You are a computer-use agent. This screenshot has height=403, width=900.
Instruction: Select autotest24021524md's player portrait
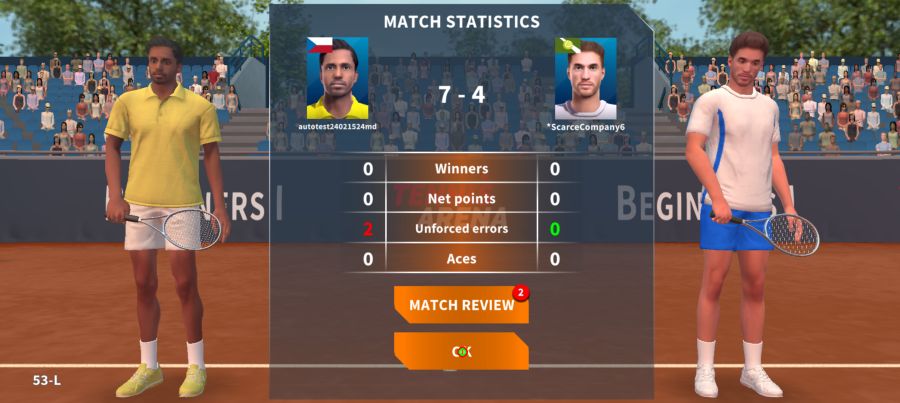337,80
